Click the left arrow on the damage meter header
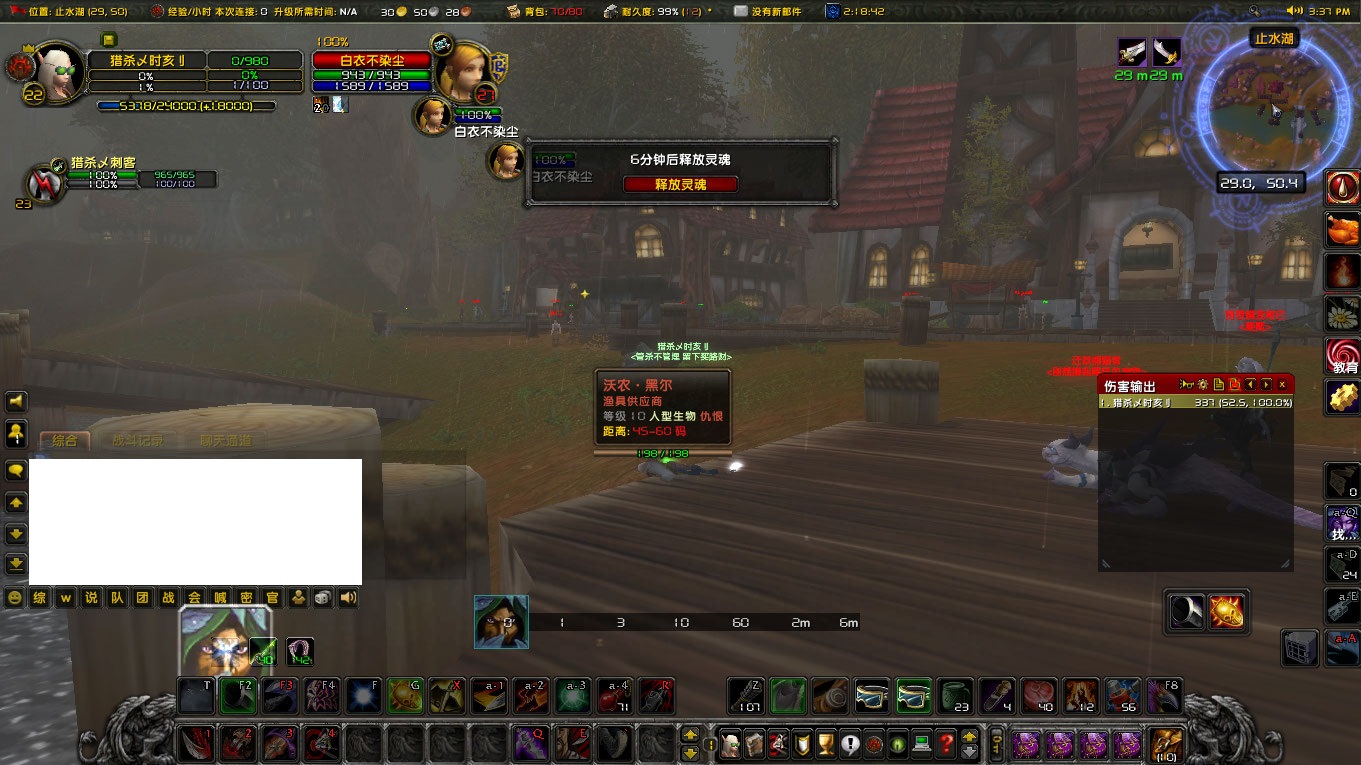Image resolution: width=1361 pixels, height=765 pixels. [x=1250, y=384]
